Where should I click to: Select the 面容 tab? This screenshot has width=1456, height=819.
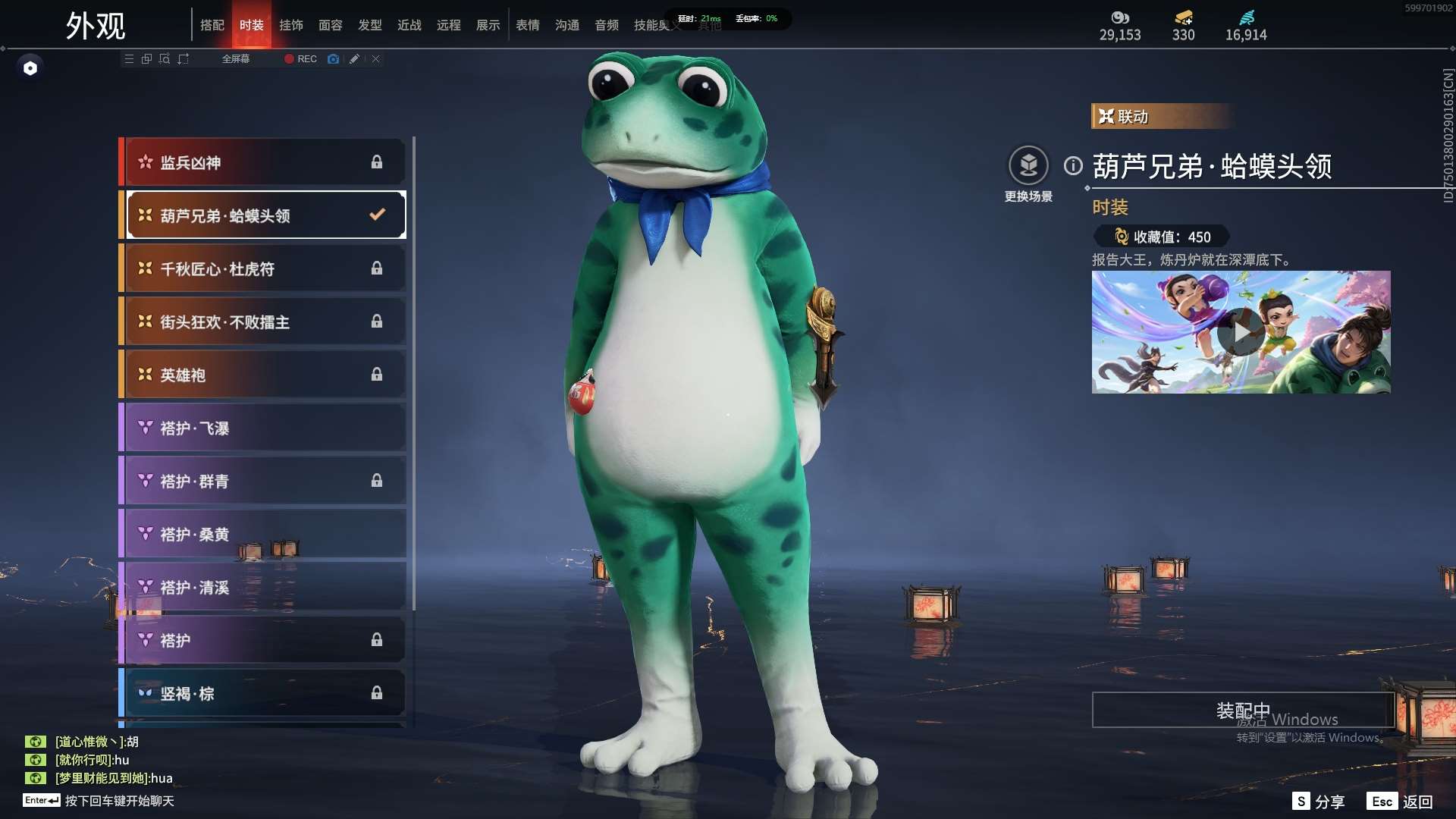pos(330,25)
